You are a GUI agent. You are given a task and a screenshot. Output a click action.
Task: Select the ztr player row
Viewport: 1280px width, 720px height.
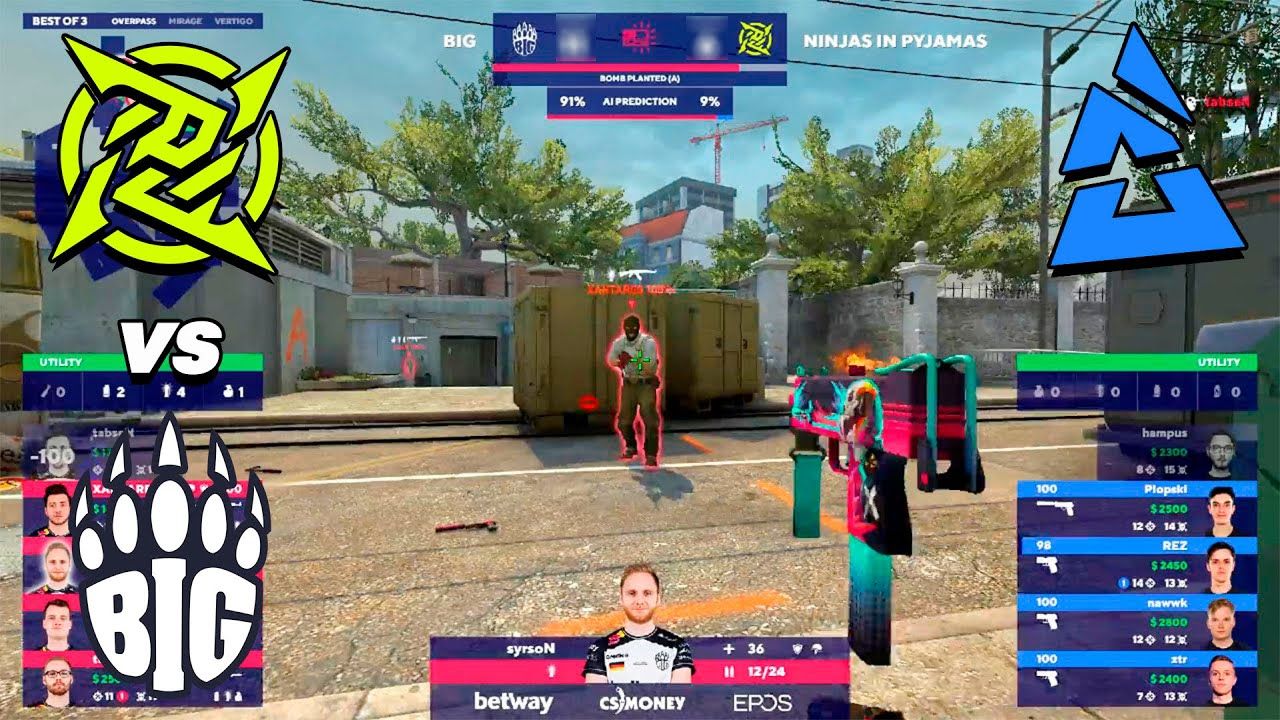click(1138, 678)
